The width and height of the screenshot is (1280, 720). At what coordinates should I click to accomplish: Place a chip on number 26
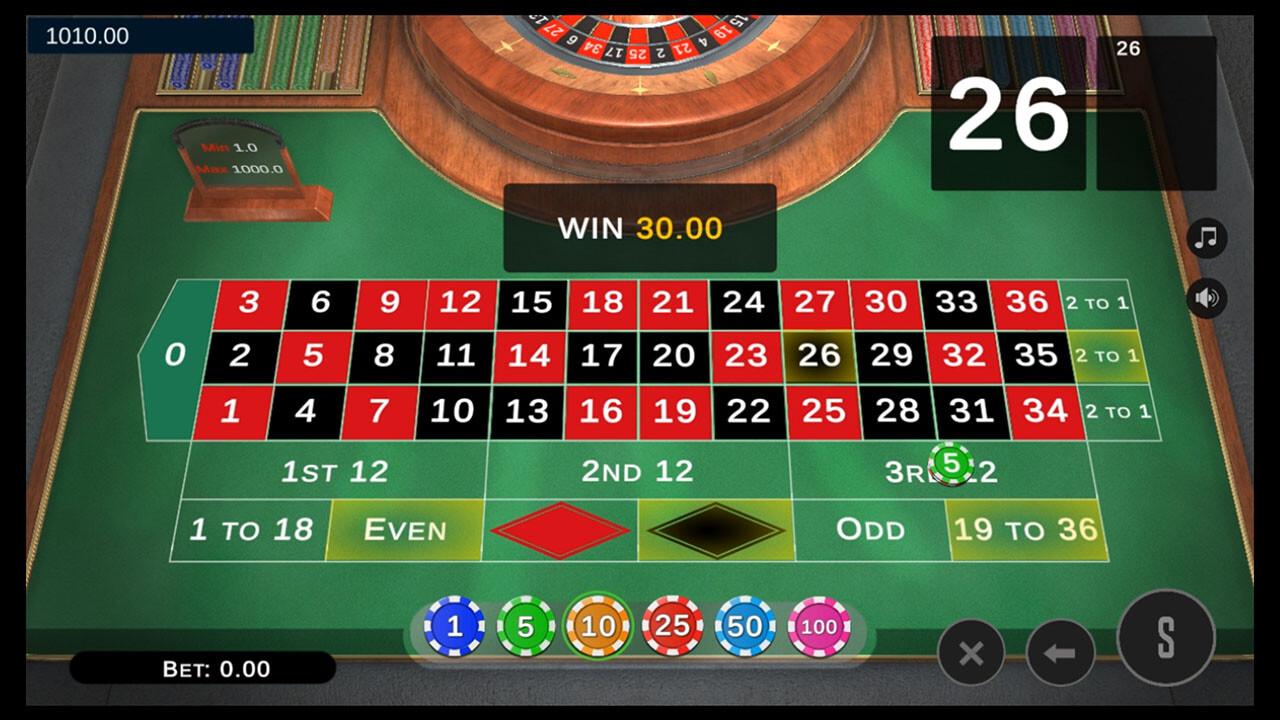tap(820, 354)
